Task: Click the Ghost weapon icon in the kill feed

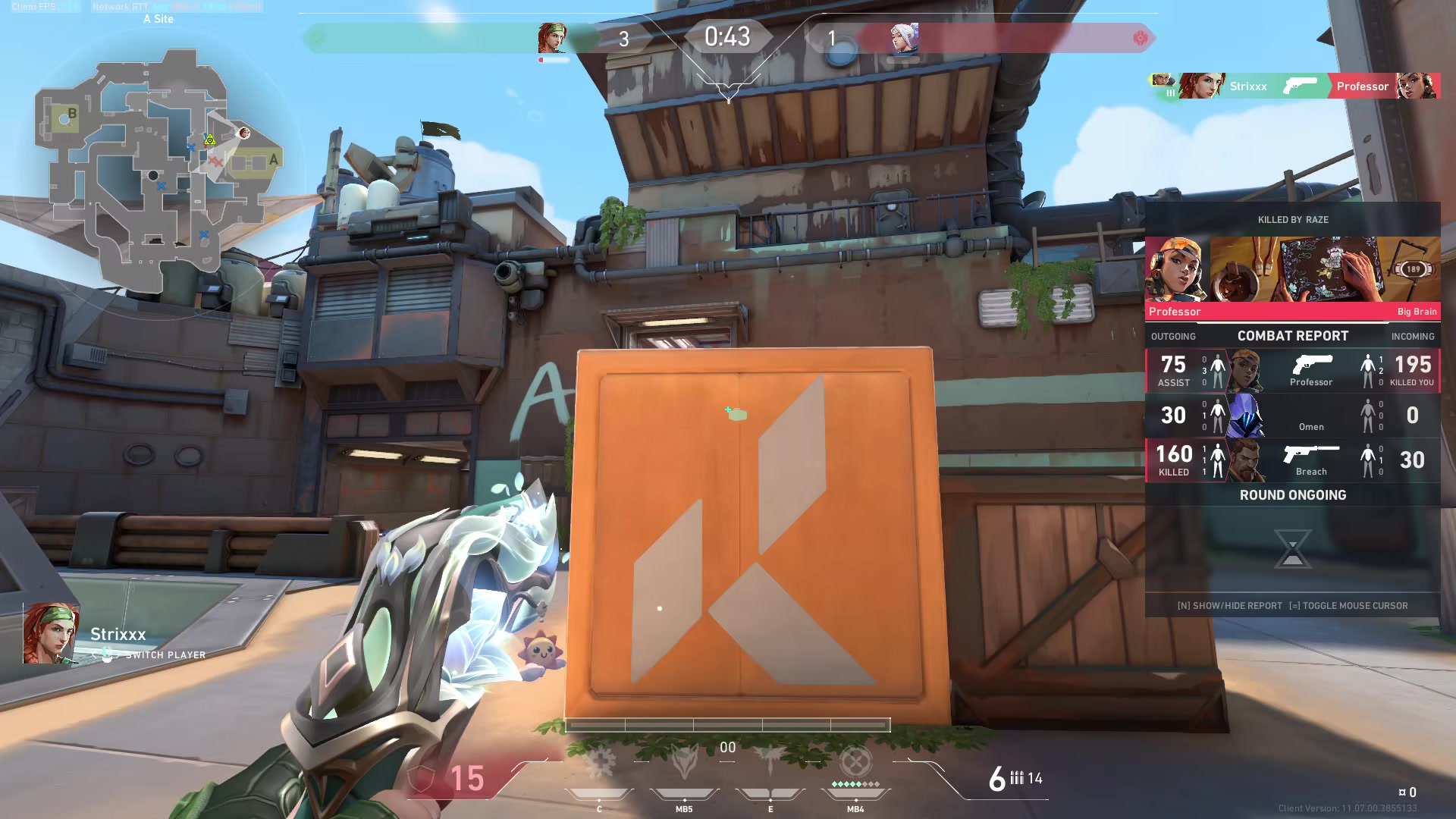Action: pos(1299,86)
